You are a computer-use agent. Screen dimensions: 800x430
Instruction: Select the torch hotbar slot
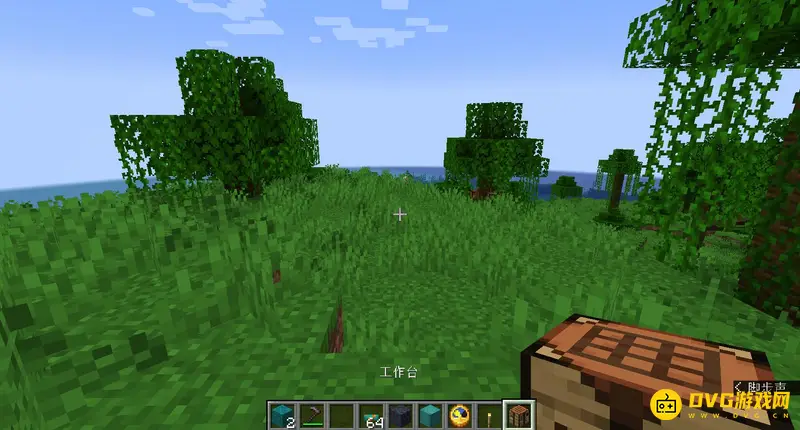click(490, 415)
